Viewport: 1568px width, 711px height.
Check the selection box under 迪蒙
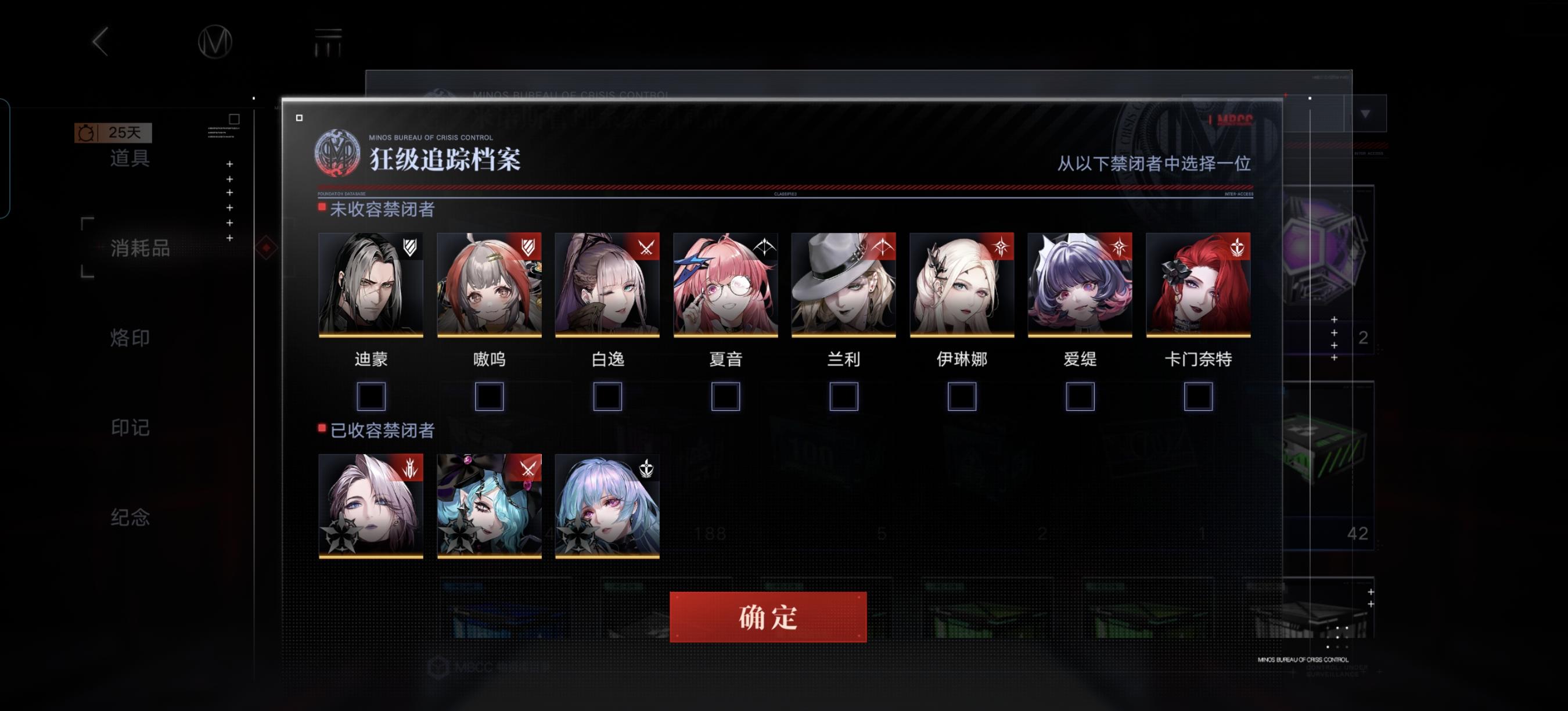(x=372, y=396)
